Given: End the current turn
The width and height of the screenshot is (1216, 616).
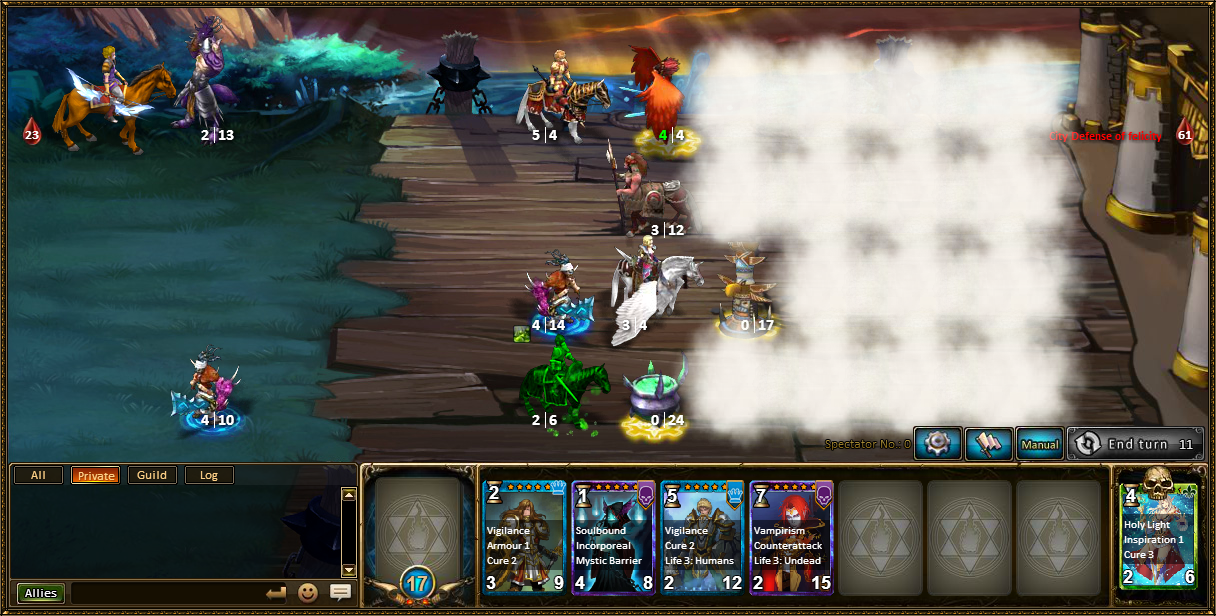Looking at the screenshot, I should [1136, 444].
